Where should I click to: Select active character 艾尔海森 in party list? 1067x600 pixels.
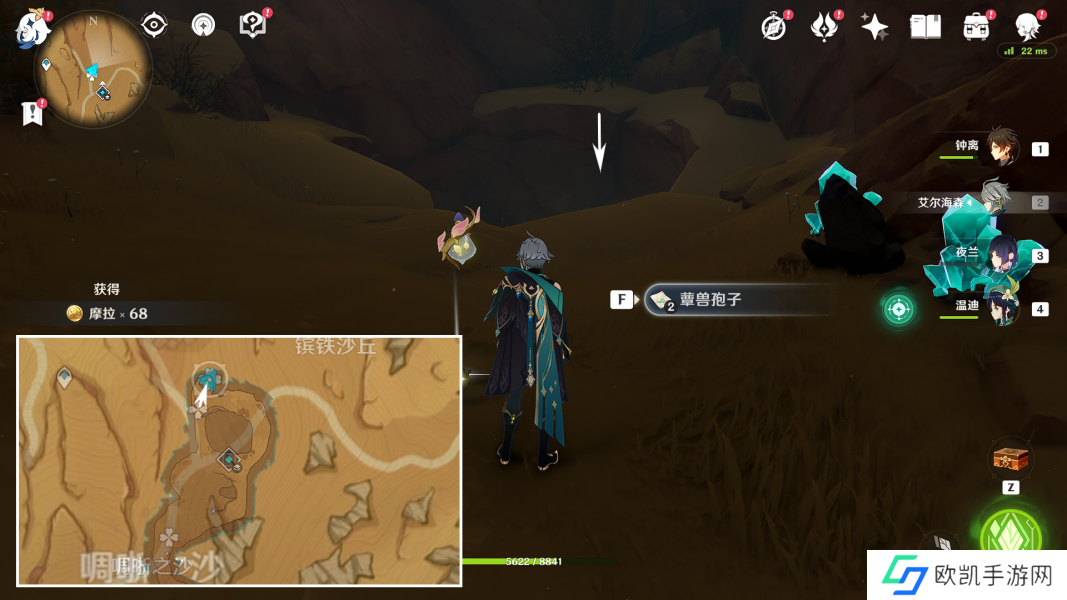pos(995,201)
